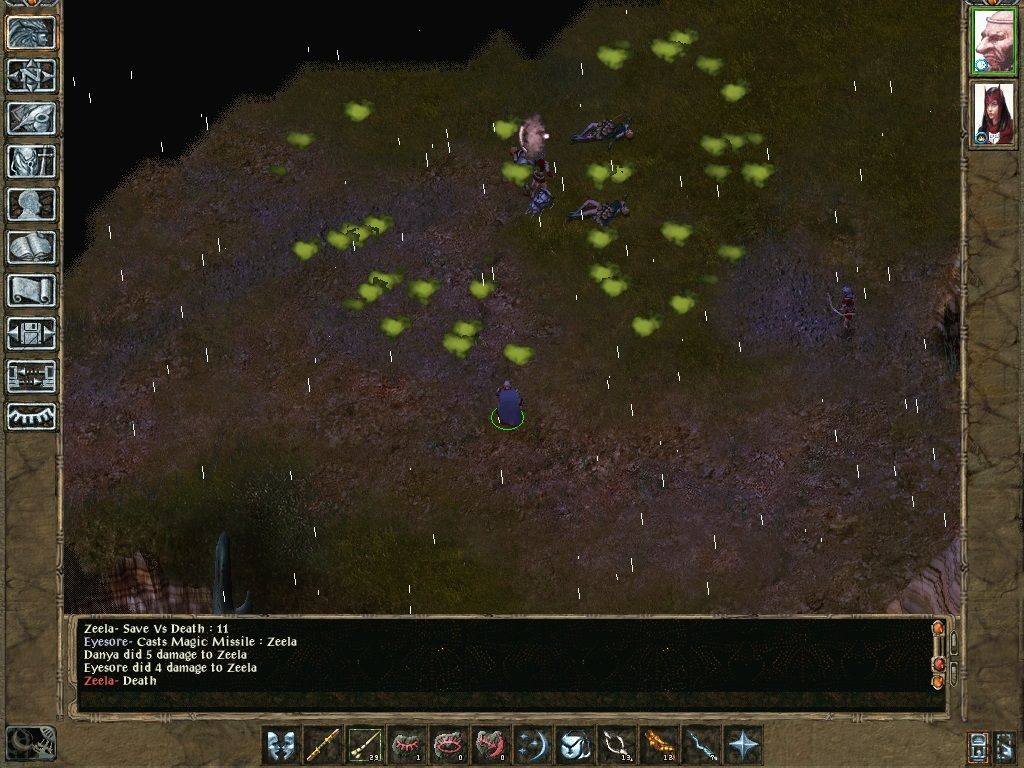Return to game with the top sidebar button
The image size is (1024, 768).
[x=31, y=33]
